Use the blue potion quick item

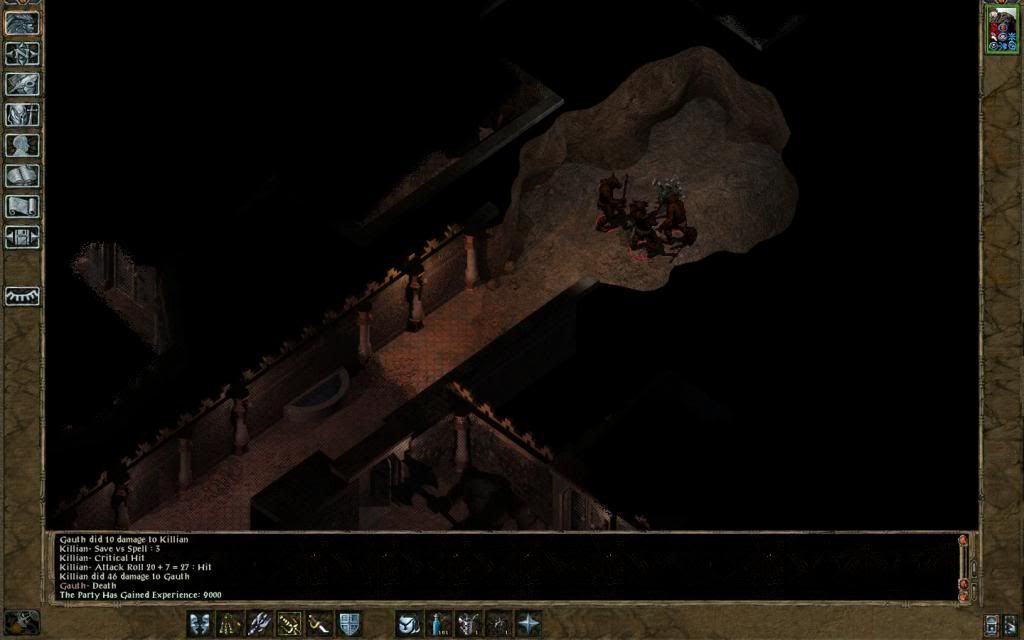point(438,624)
